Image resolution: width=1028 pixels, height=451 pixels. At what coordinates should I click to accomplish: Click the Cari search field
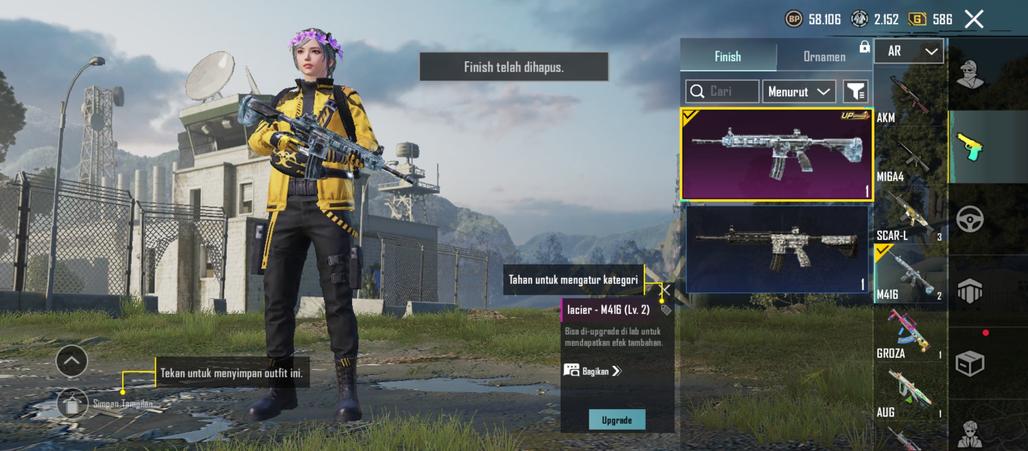(722, 91)
